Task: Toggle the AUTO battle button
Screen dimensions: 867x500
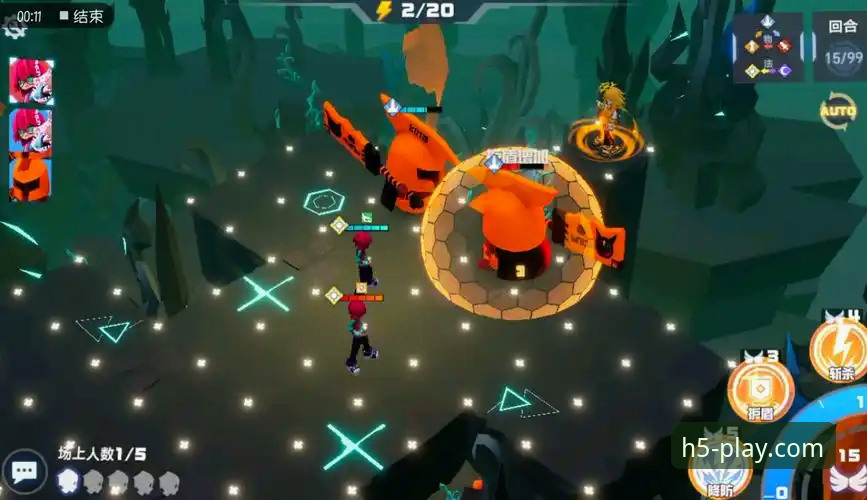Action: (837, 108)
